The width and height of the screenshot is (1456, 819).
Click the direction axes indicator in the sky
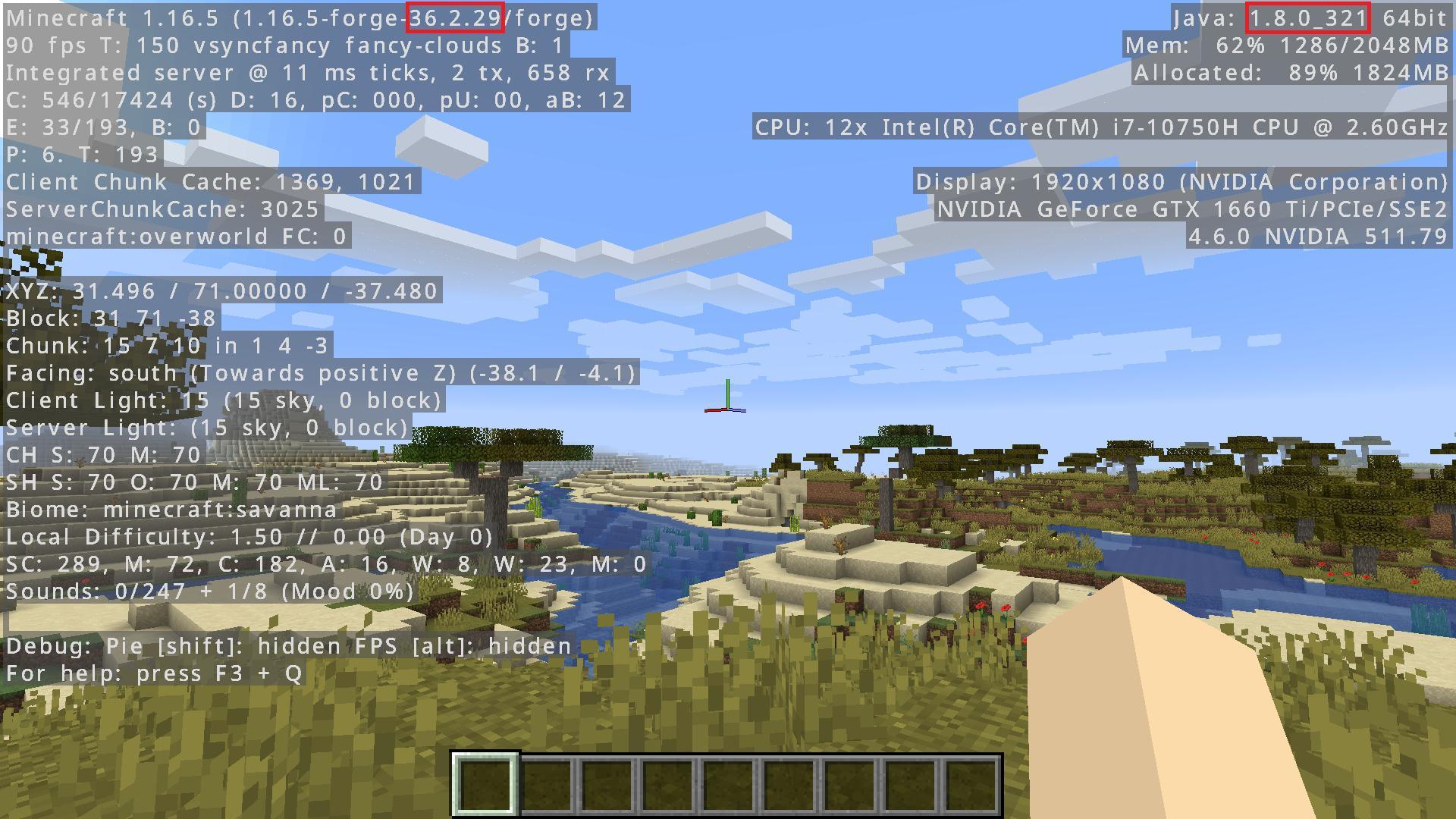(727, 400)
